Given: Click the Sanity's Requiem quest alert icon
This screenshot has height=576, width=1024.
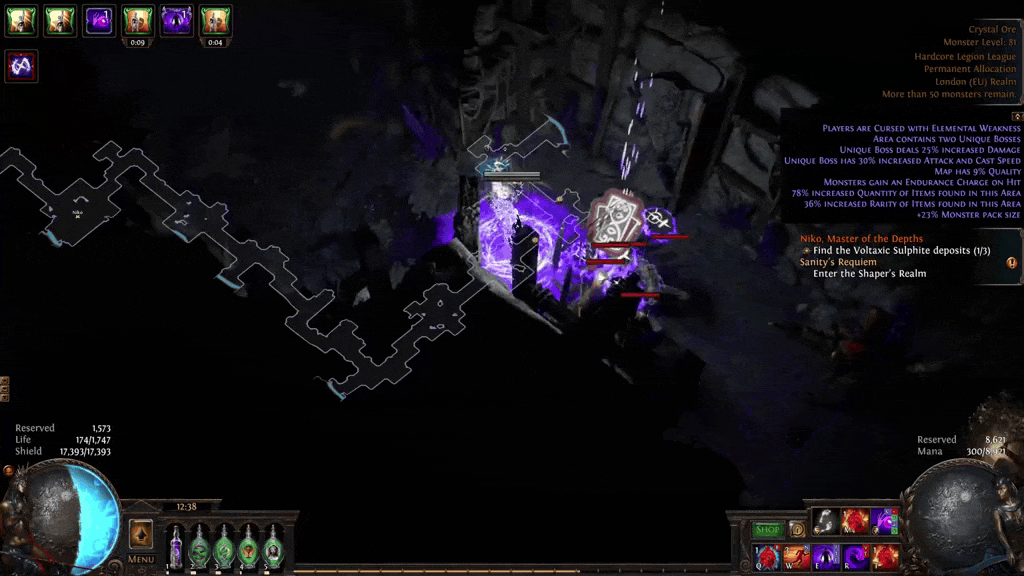Looking at the screenshot, I should tap(1011, 263).
